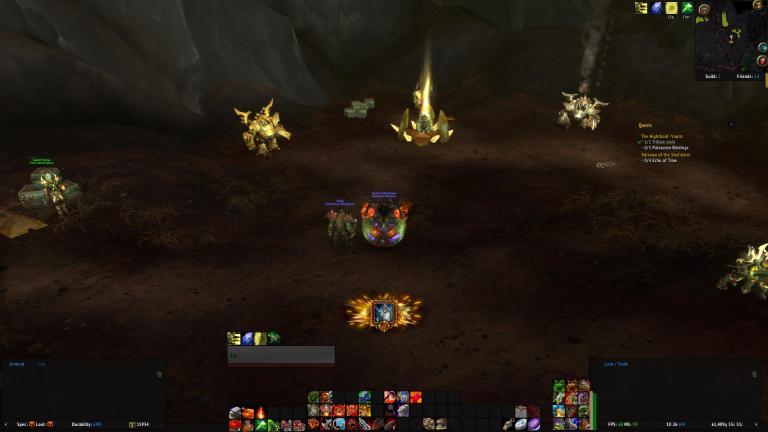Viewport: 768px width, 432px height.
Task: Switch to the Log chat tab
Action: click(41, 365)
